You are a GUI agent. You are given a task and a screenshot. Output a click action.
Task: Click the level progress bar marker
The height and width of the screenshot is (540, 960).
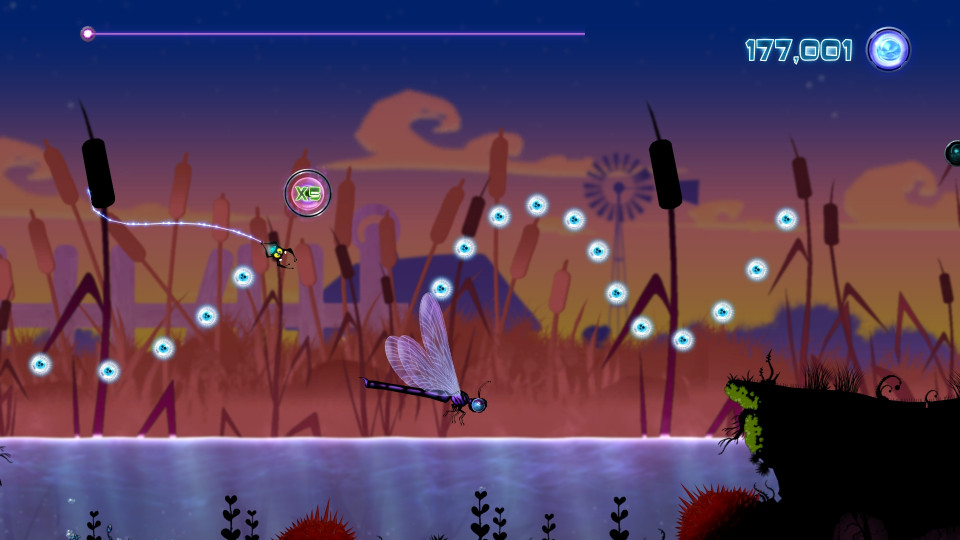pyautogui.click(x=88, y=34)
